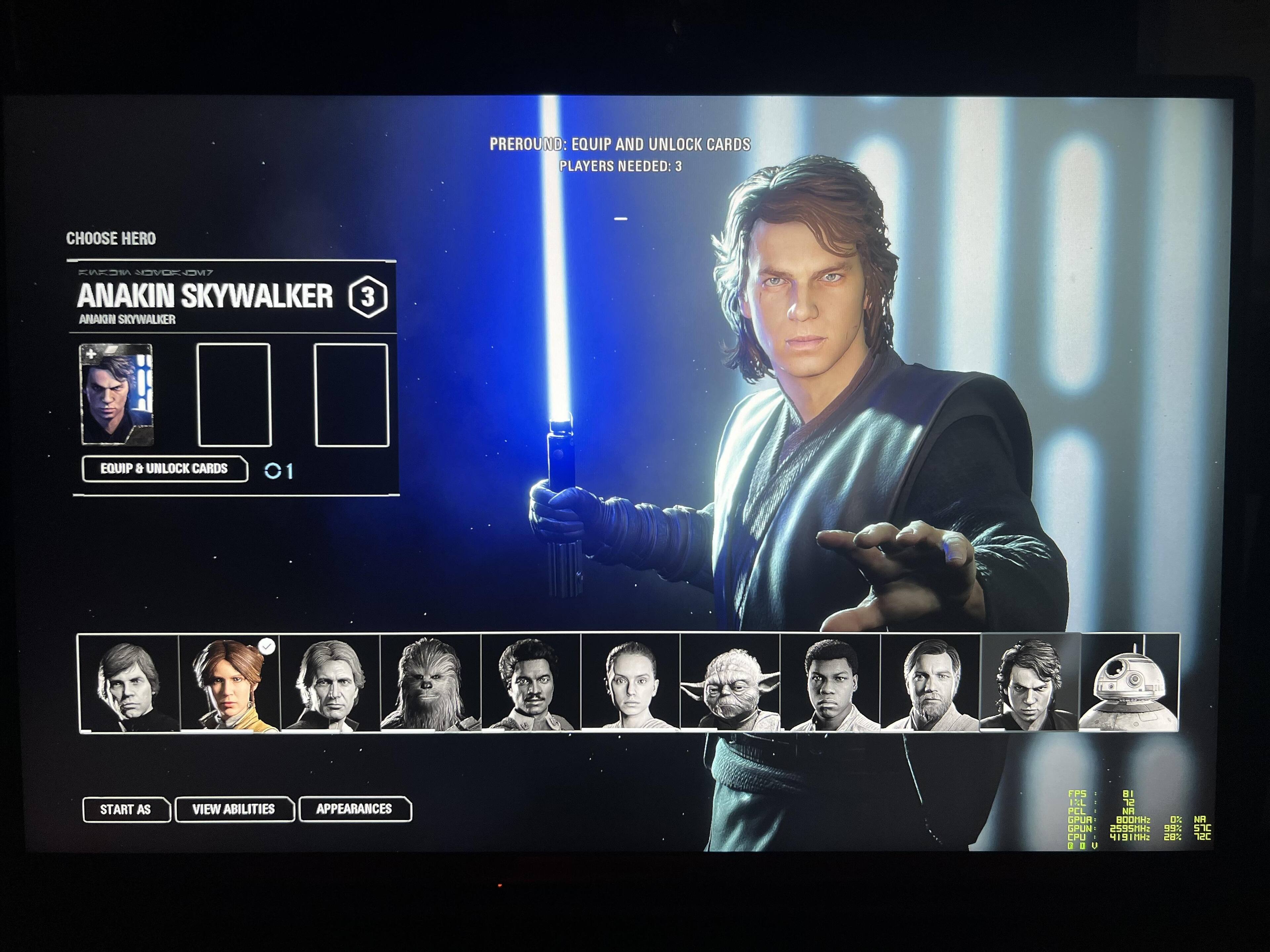Choose Rey hero tile

coord(630,683)
